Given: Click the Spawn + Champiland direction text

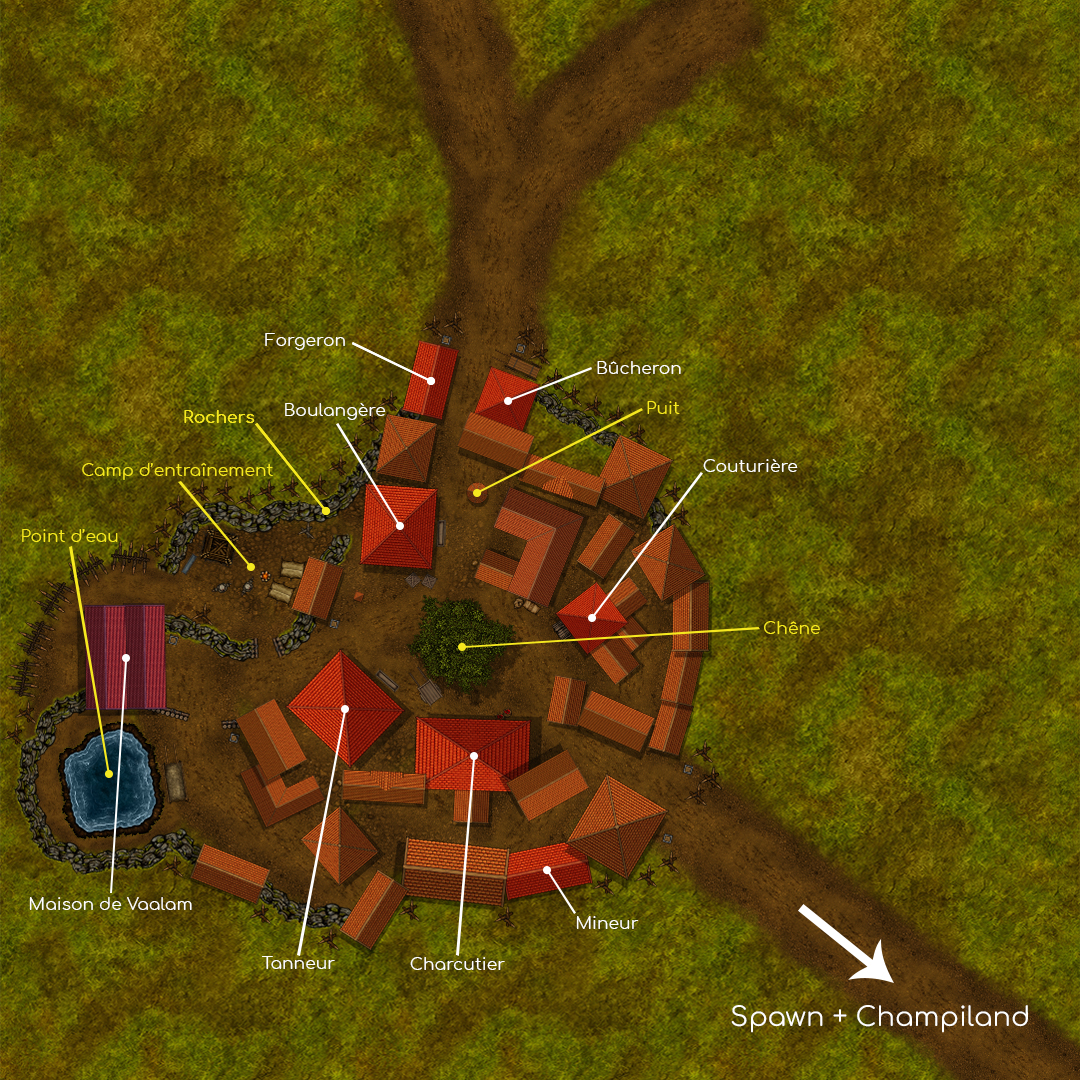Looking at the screenshot, I should (879, 1017).
